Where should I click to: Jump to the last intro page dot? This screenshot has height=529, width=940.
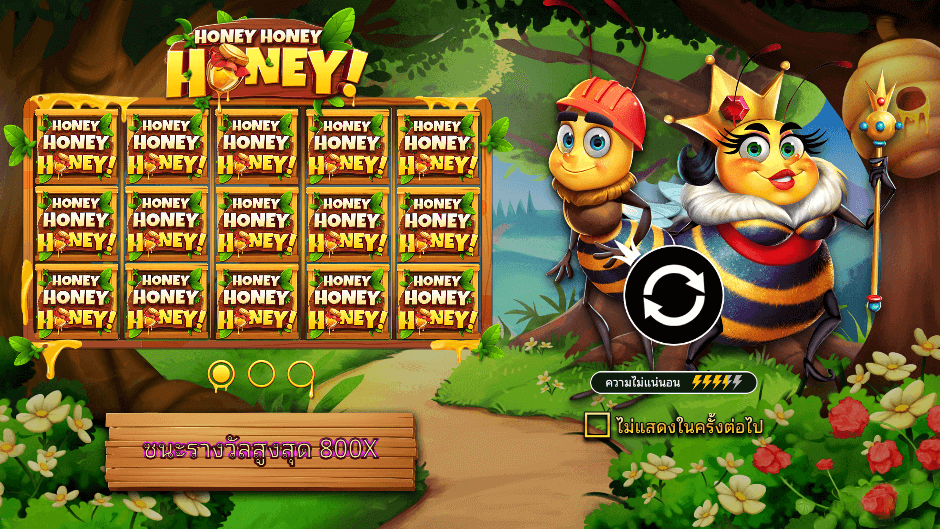click(x=300, y=374)
